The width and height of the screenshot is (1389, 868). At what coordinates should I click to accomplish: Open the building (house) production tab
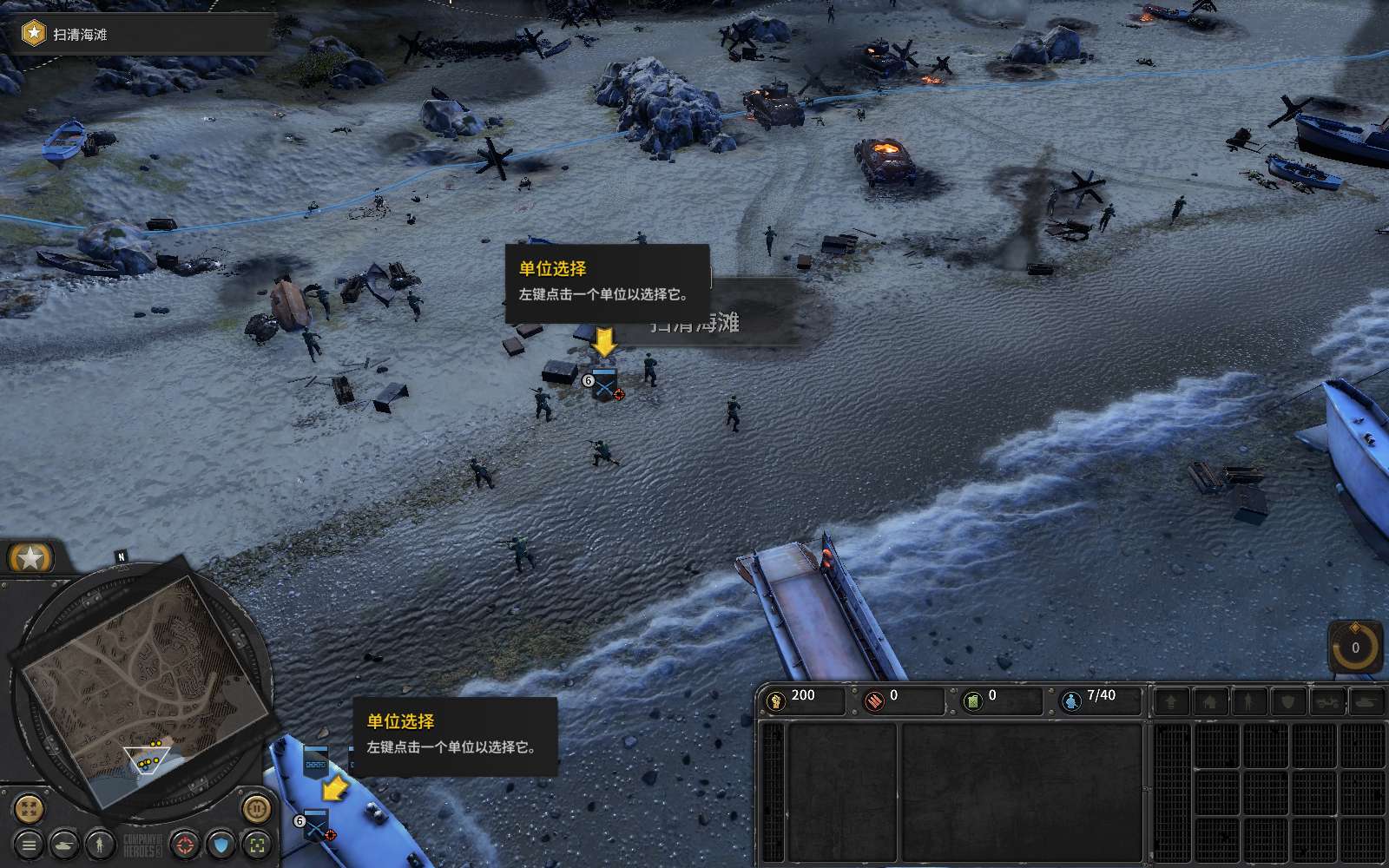coord(1210,701)
